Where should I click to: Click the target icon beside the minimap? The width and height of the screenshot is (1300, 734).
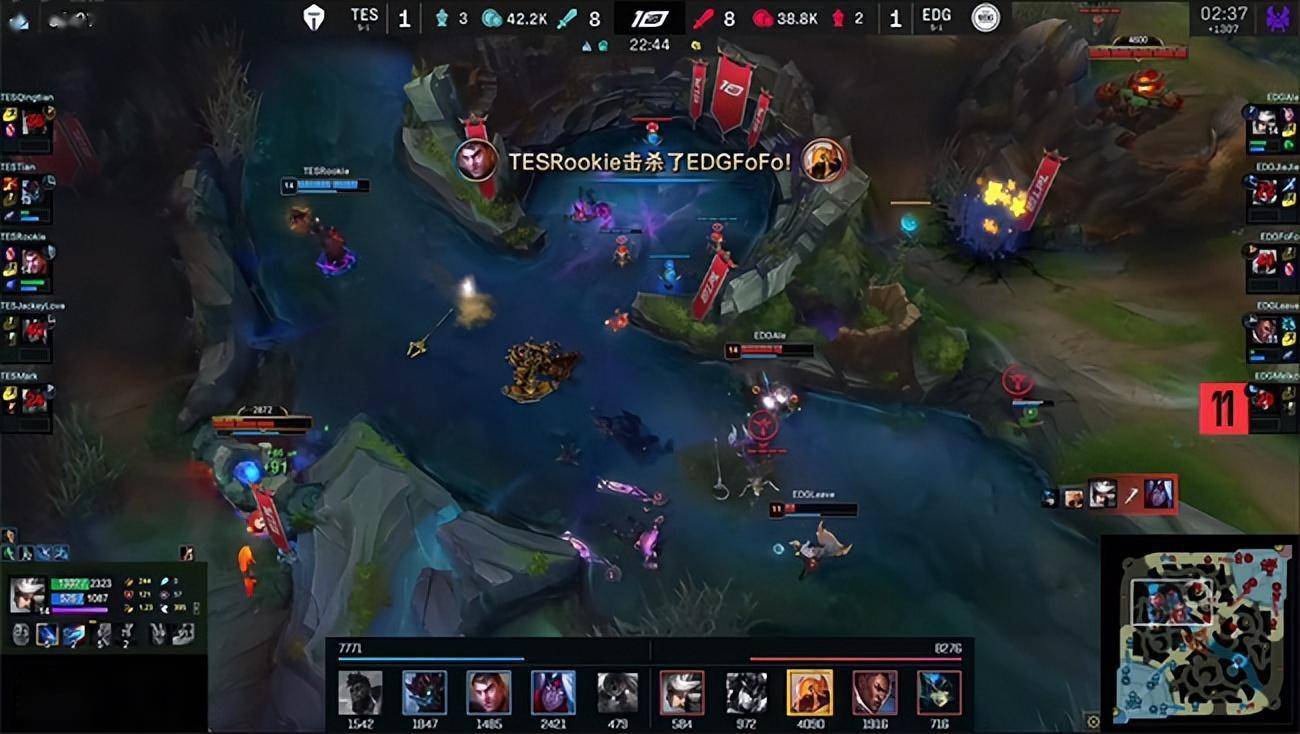(x=1092, y=721)
